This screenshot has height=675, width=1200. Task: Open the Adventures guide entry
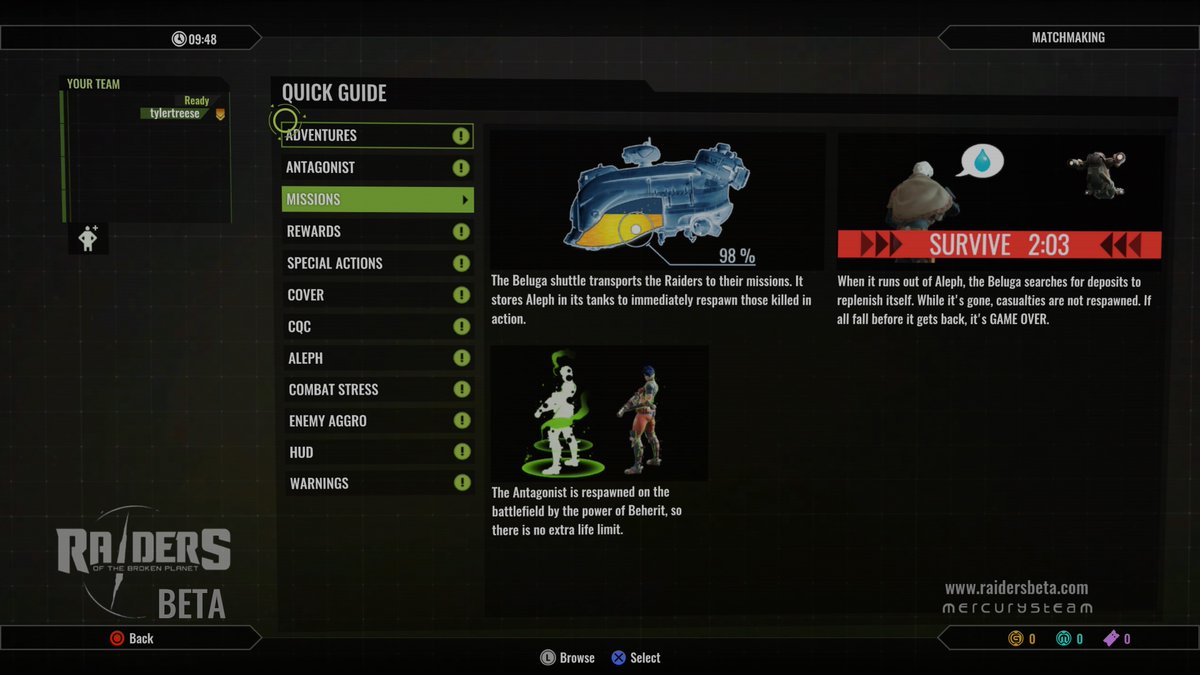coord(375,136)
